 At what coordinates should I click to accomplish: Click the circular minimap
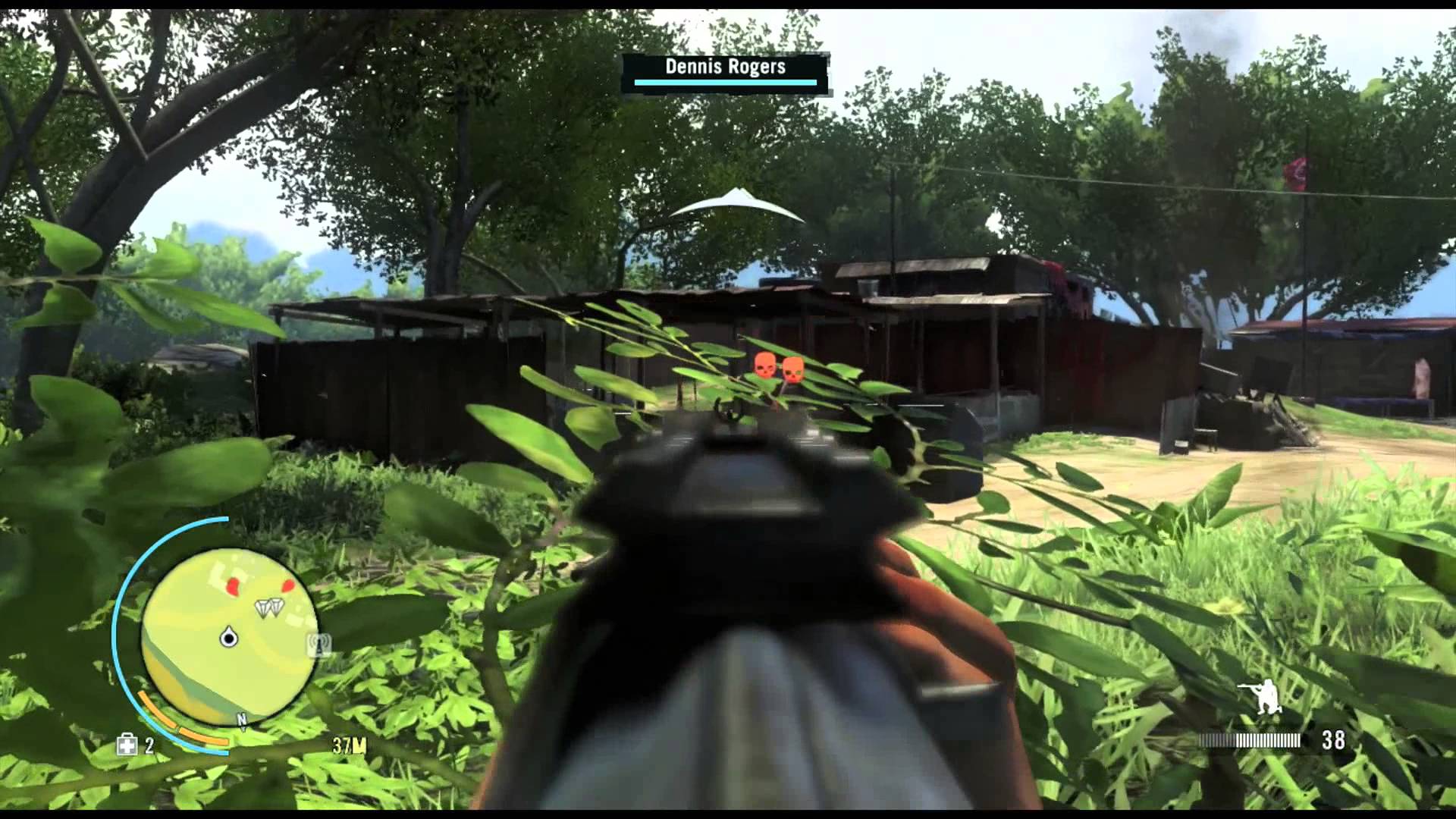[229, 635]
